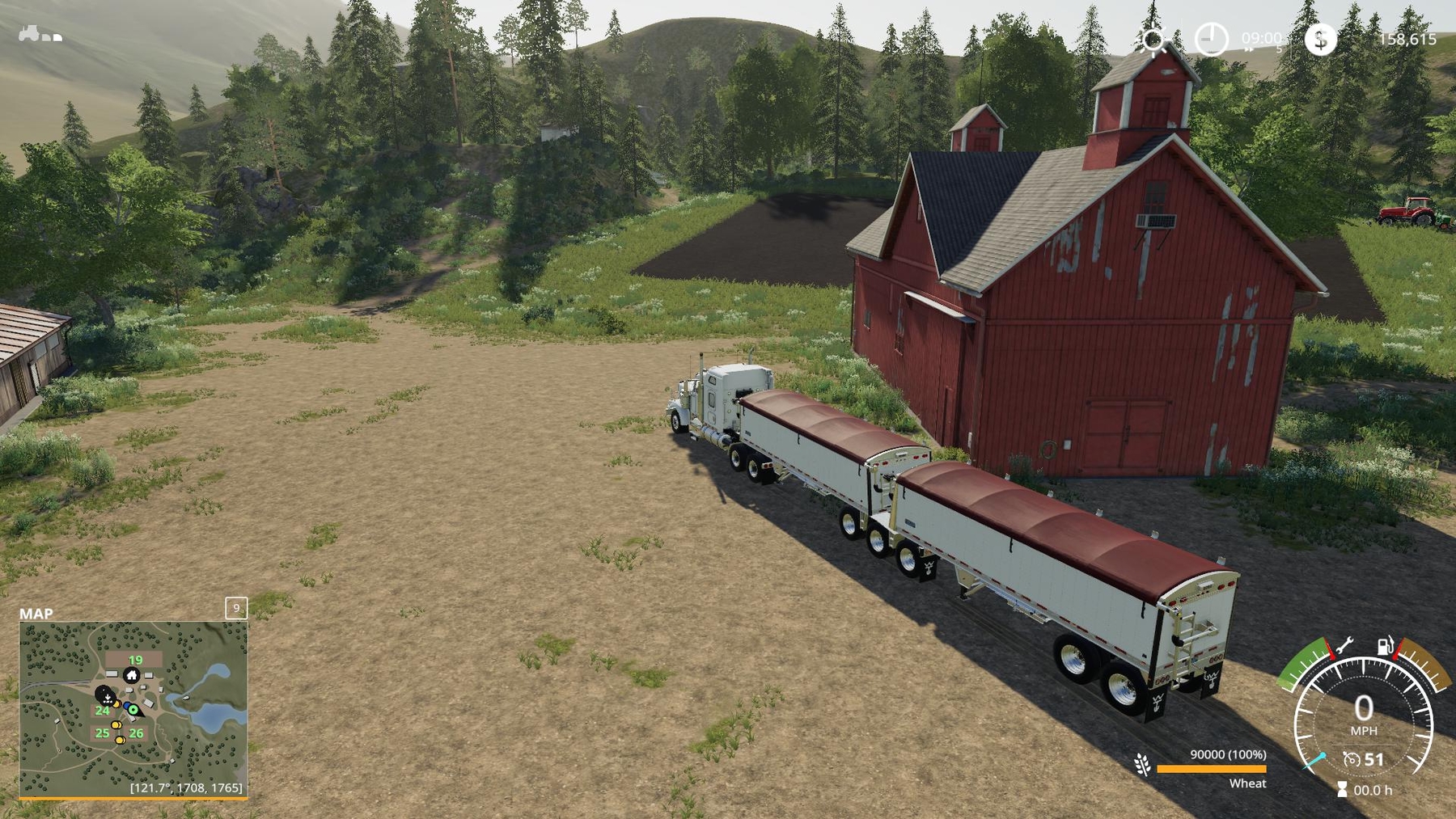1456x819 pixels.
Task: Open finances via the dollar icon
Action: 1320,39
